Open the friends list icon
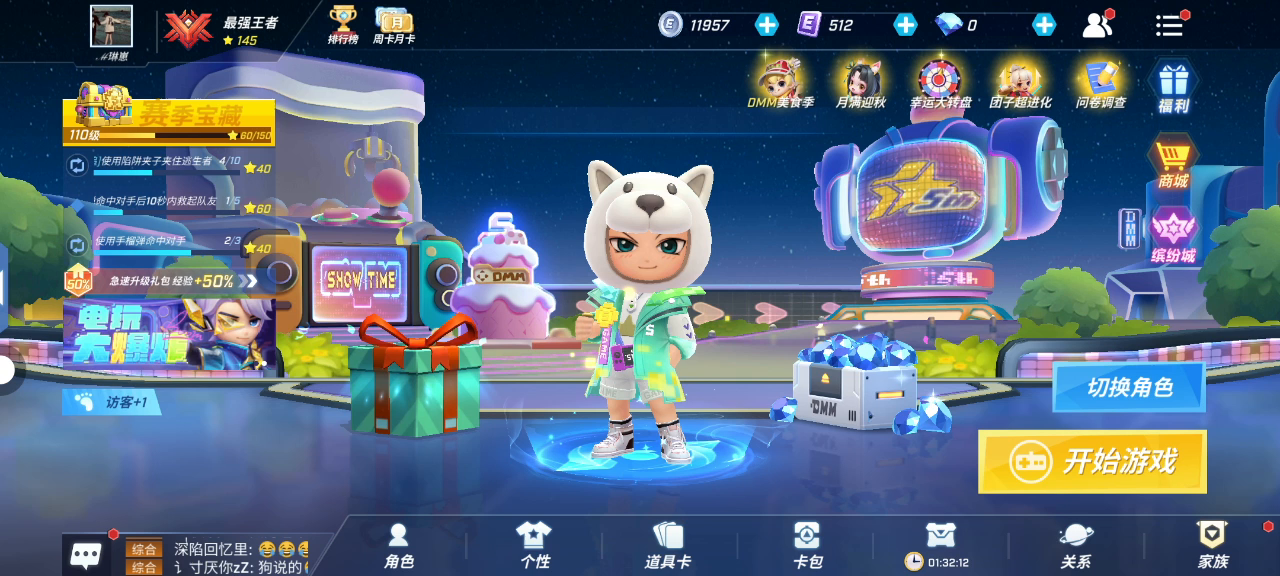Image resolution: width=1280 pixels, height=576 pixels. pyautogui.click(x=1097, y=25)
